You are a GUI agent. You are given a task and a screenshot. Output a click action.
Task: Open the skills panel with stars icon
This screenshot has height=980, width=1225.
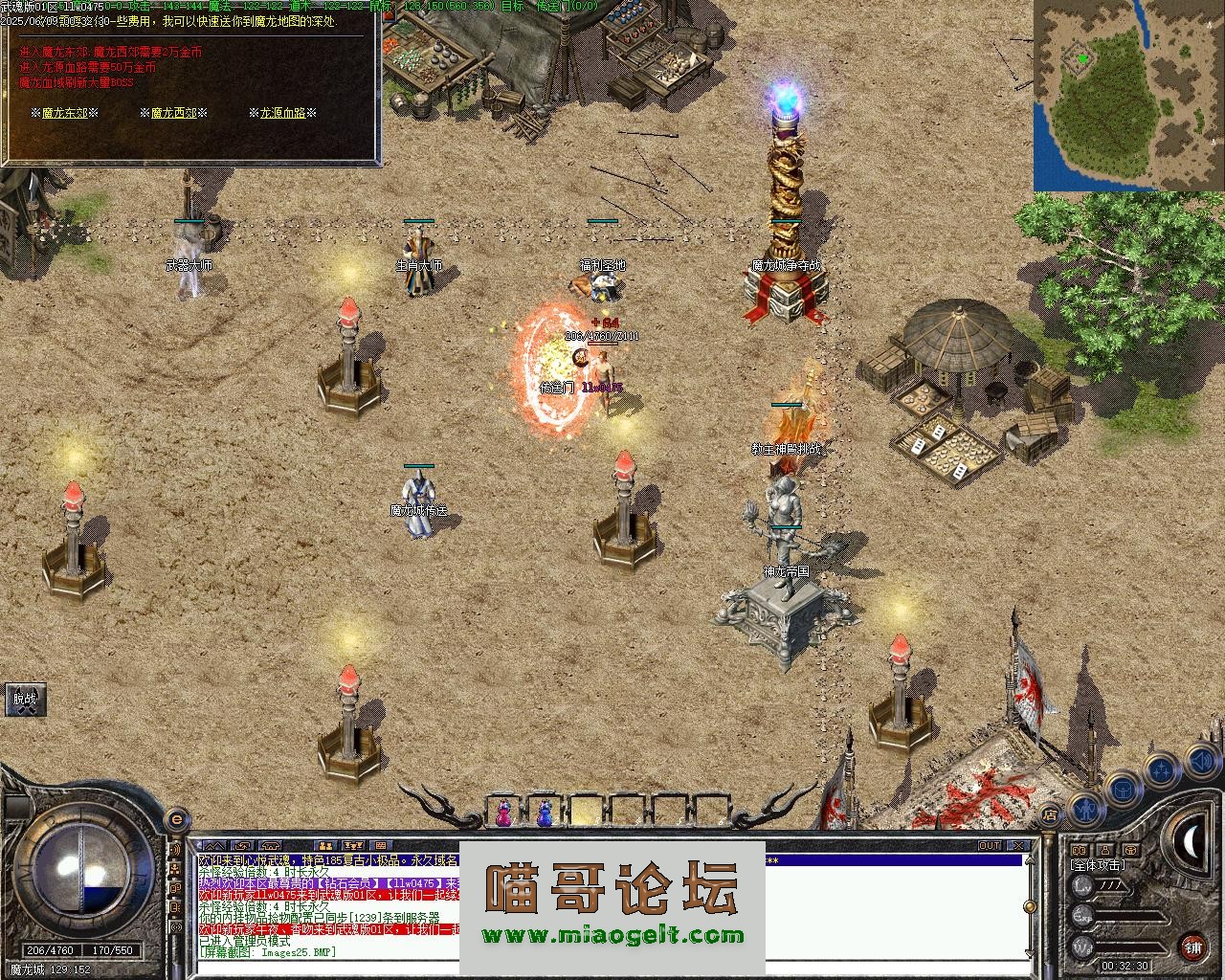pyautogui.click(x=1161, y=769)
